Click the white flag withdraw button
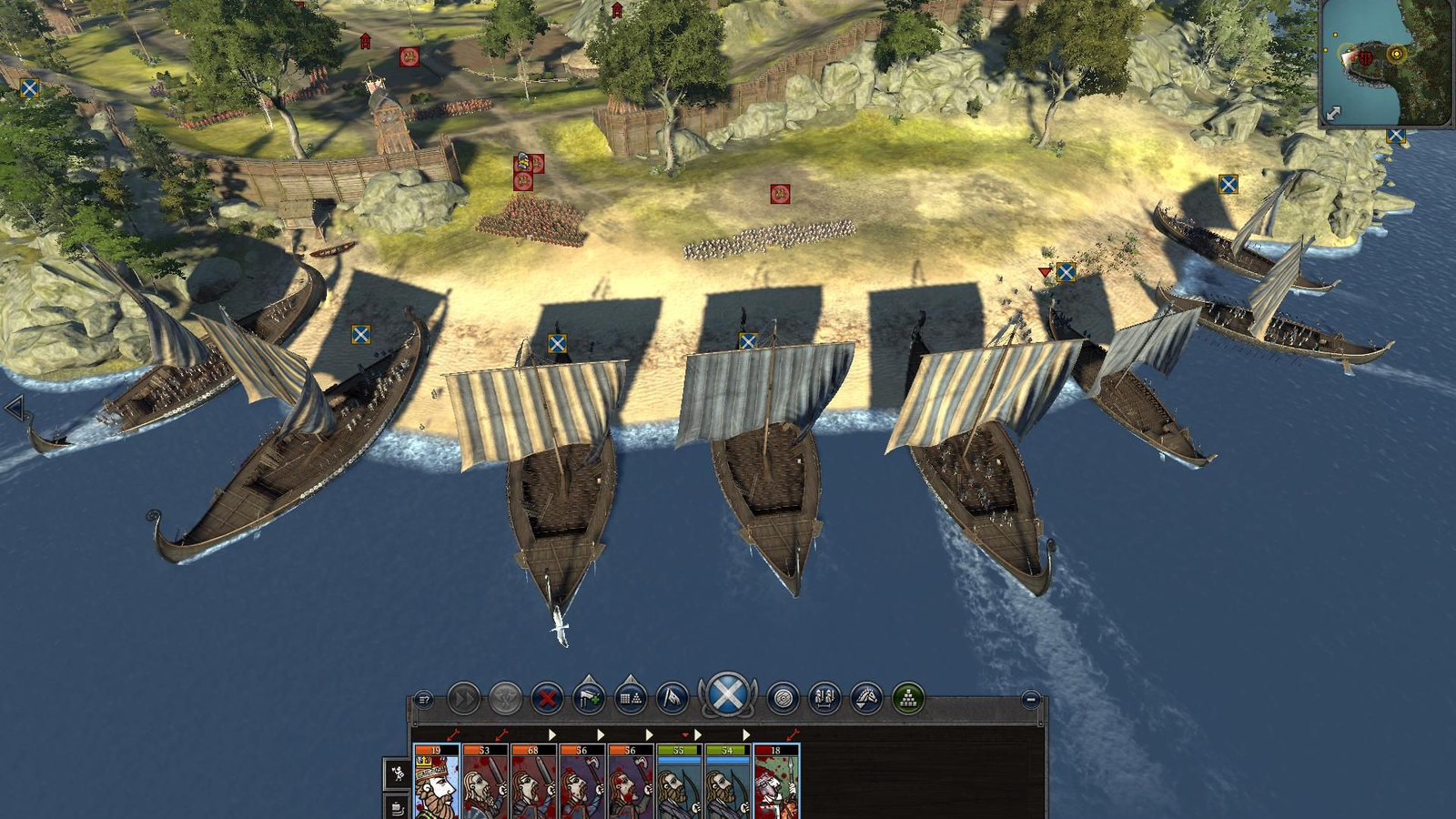Screen dimensions: 1456x819 coord(672,698)
